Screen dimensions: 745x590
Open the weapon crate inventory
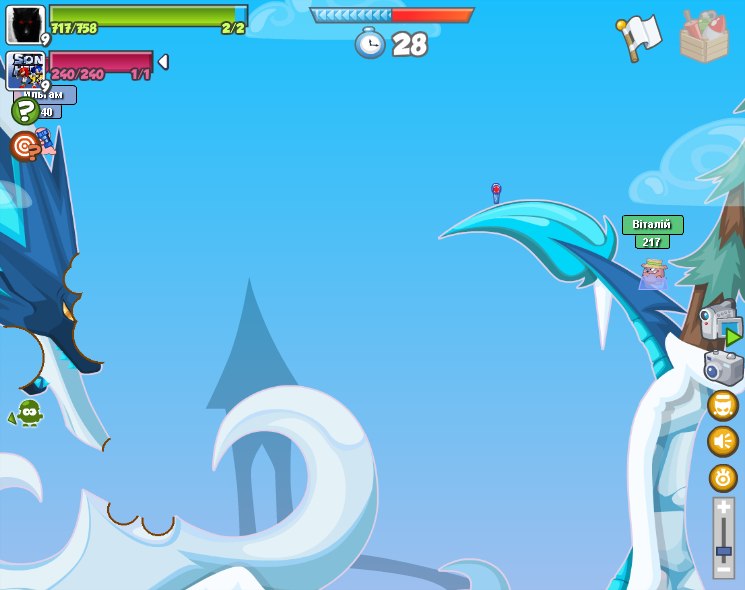click(704, 38)
